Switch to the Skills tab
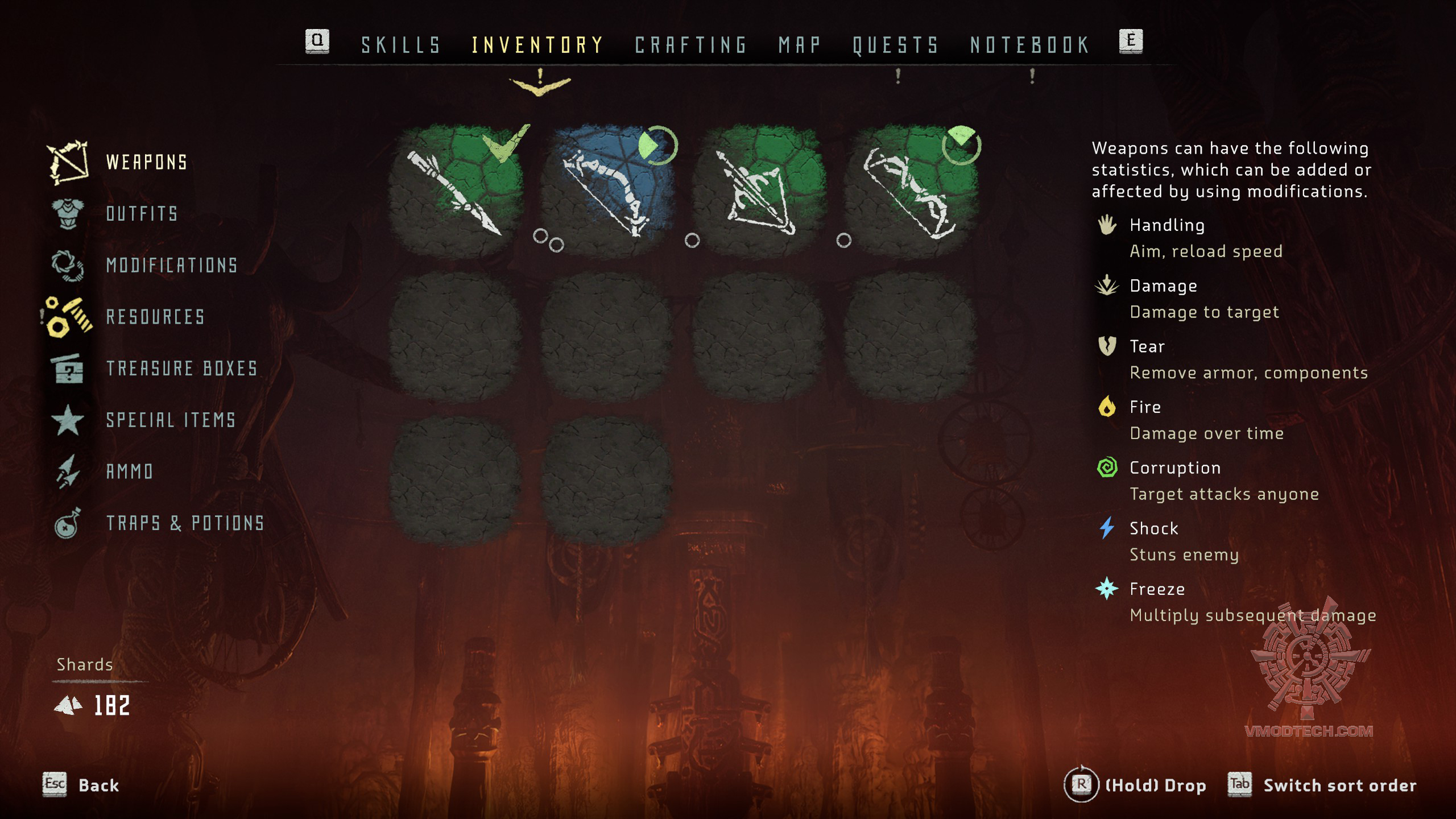Image resolution: width=1456 pixels, height=819 pixels. pos(401,45)
